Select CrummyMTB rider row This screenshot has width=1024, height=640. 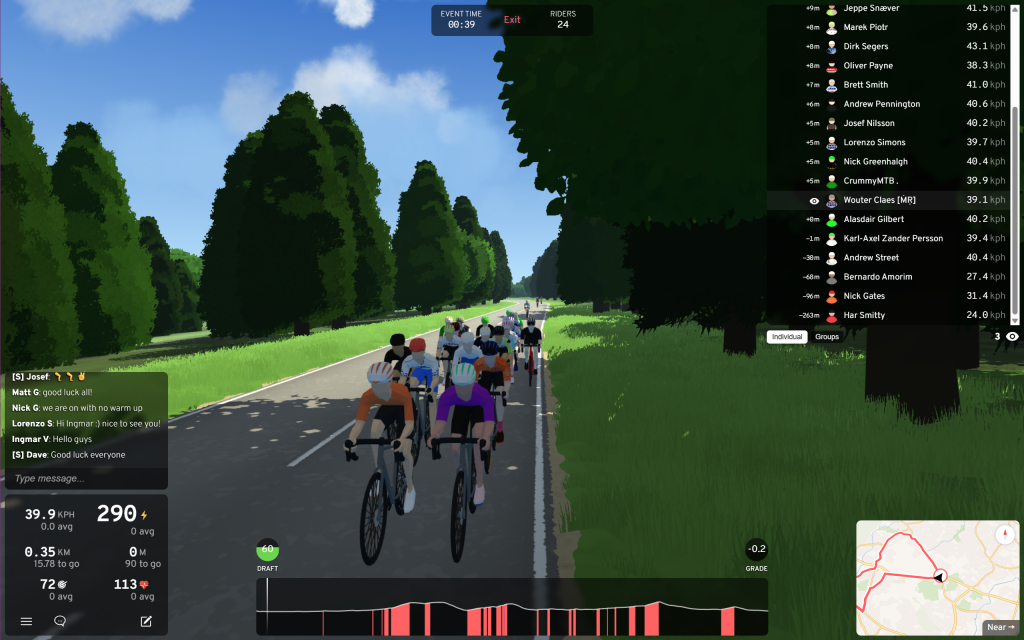pyautogui.click(x=871, y=181)
